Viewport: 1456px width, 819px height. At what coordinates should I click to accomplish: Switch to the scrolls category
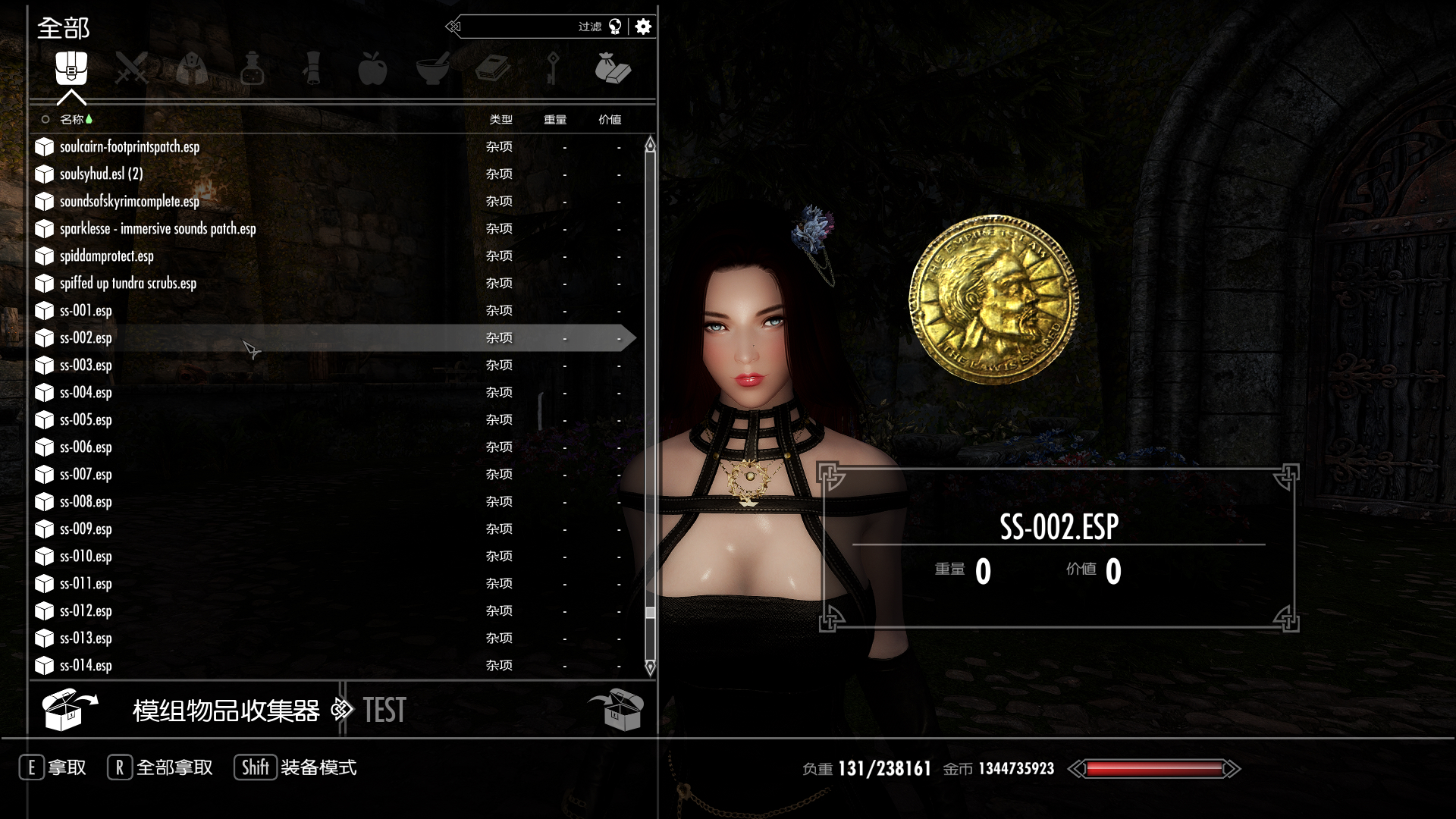click(x=312, y=69)
